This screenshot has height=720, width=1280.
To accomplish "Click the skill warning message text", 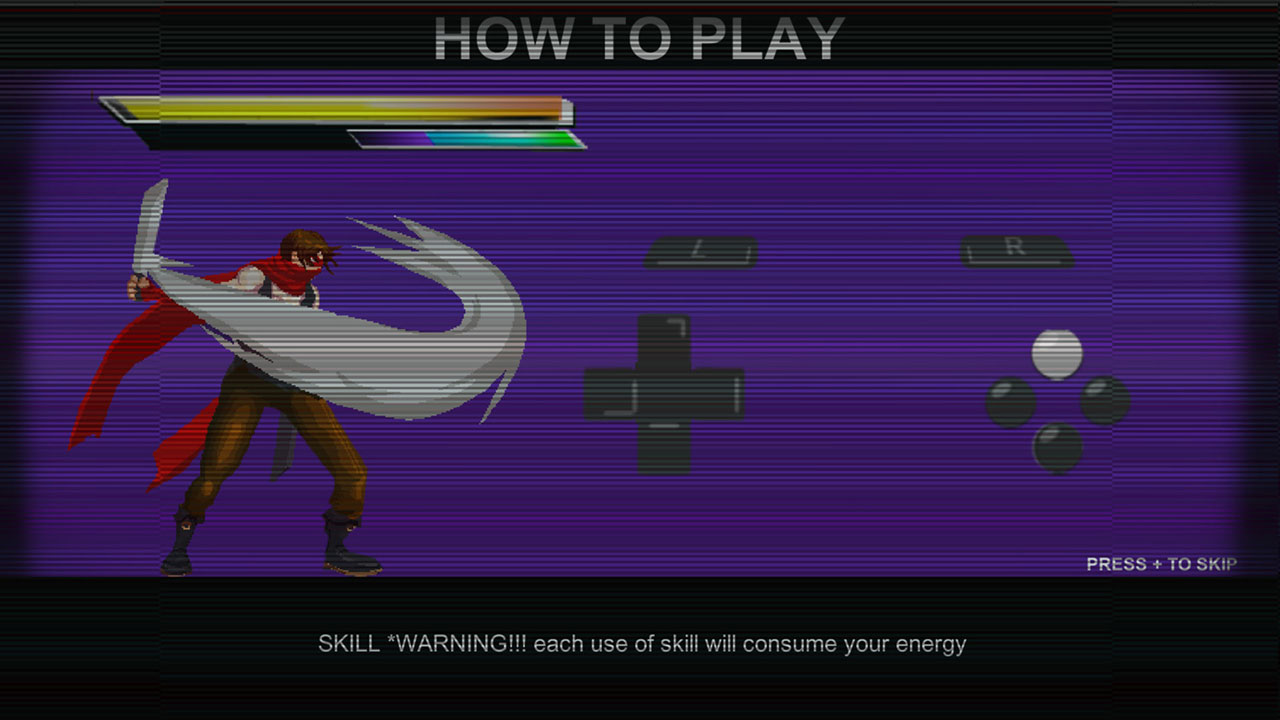I will [x=642, y=644].
